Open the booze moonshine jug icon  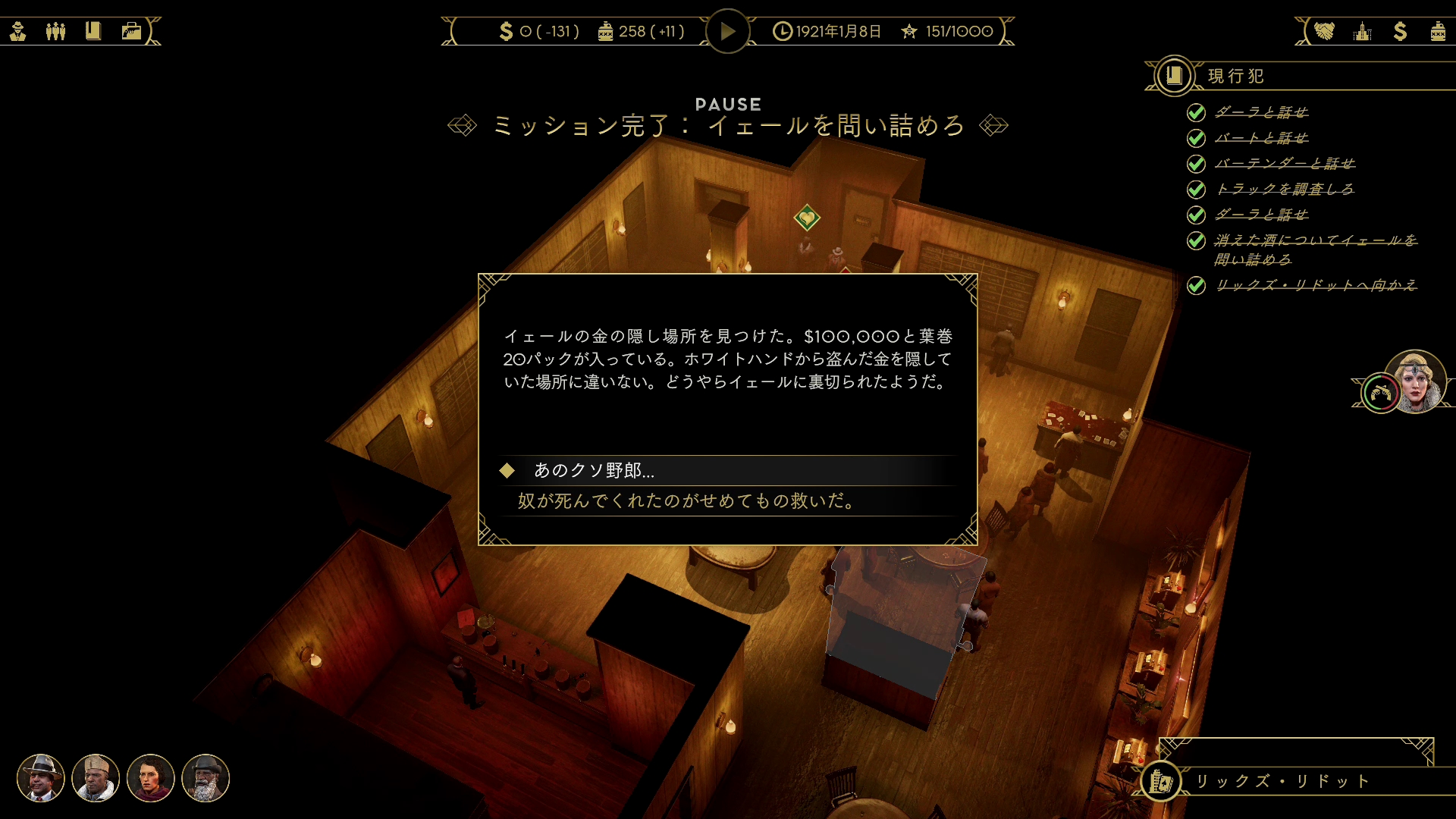(1437, 30)
